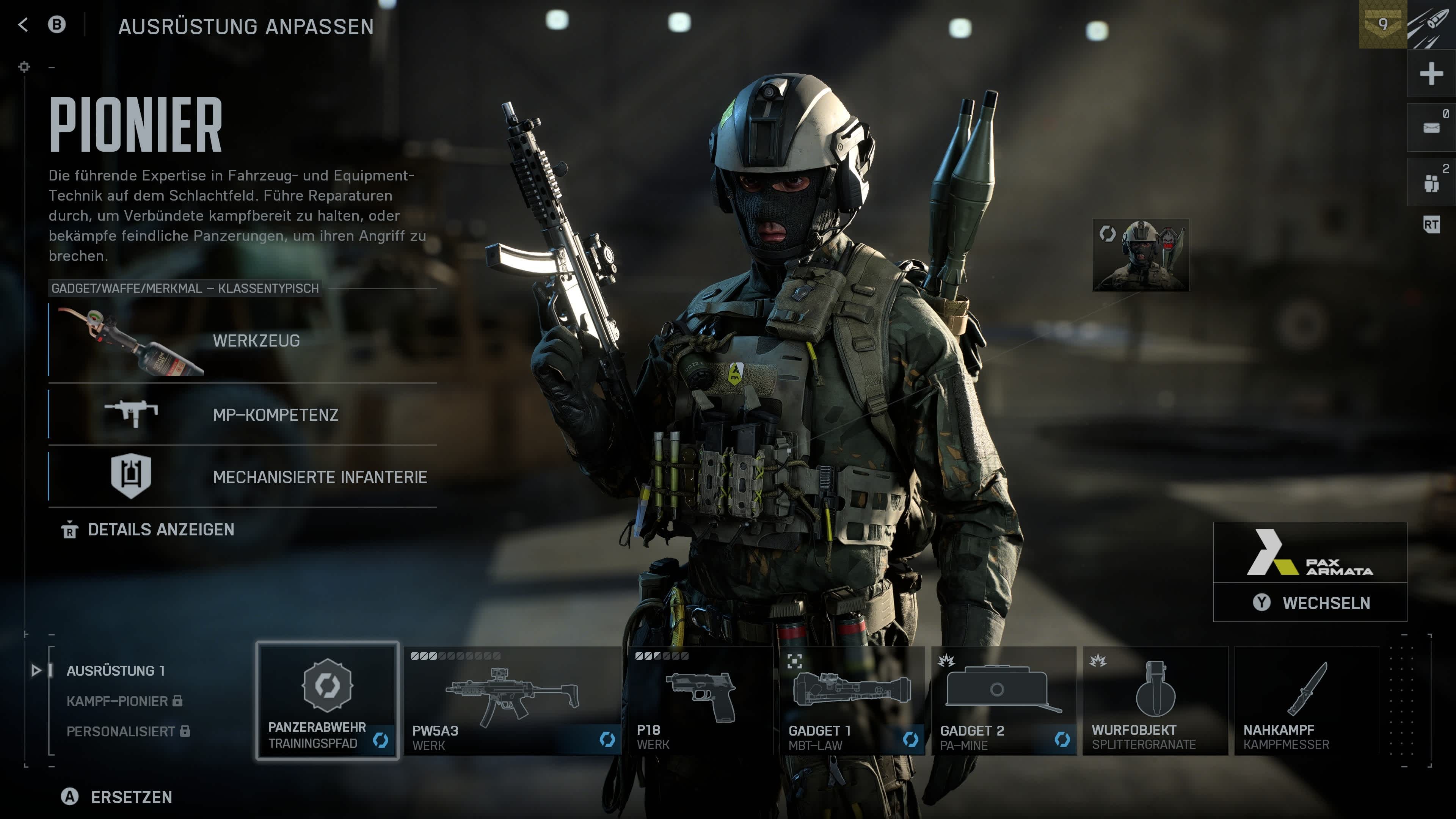Image resolution: width=1456 pixels, height=819 pixels.
Task: Open Gadget 1 MBT-LAW slot
Action: pyautogui.click(x=851, y=701)
